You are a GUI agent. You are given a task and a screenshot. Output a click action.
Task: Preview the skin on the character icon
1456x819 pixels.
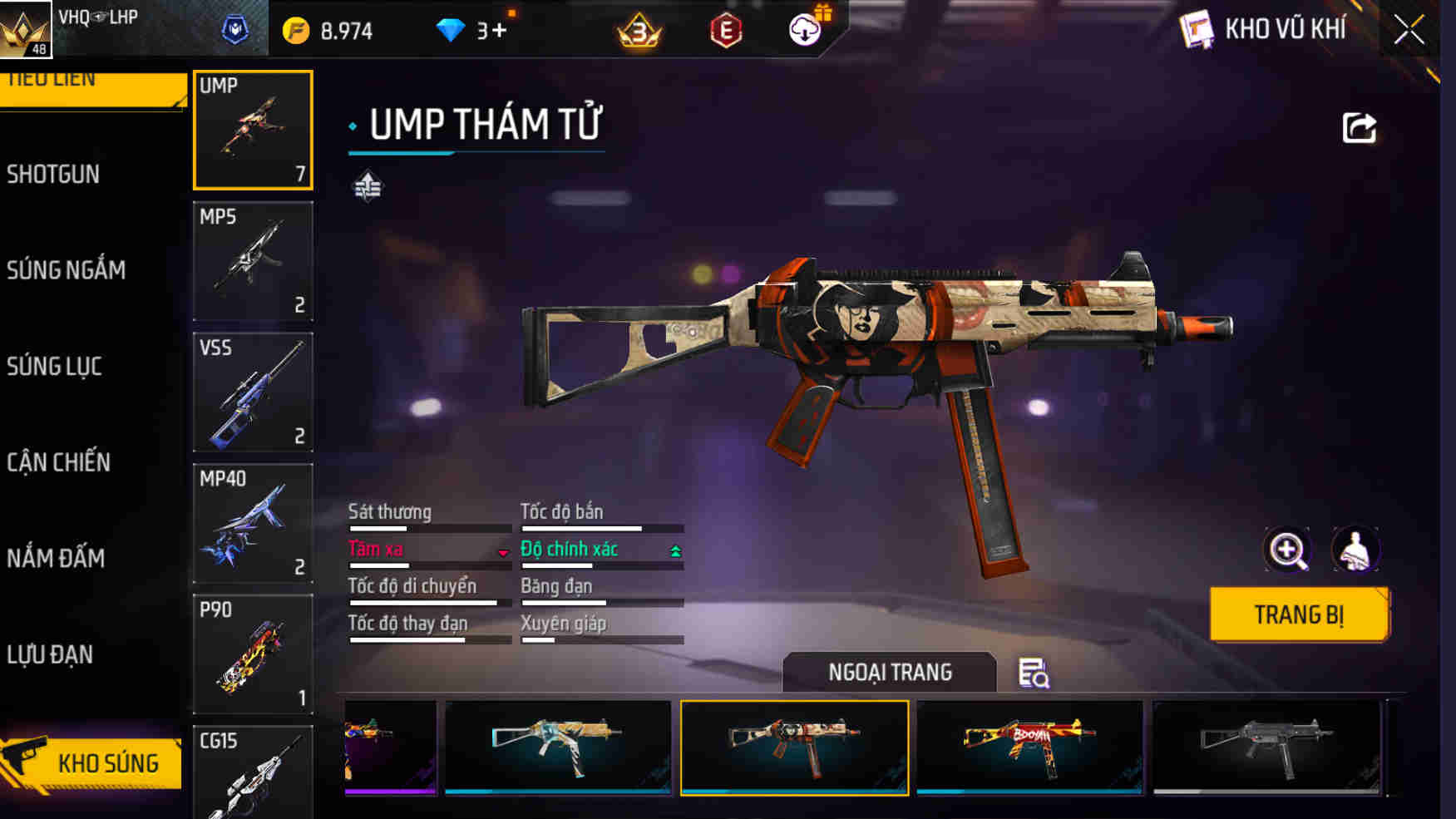click(1355, 550)
